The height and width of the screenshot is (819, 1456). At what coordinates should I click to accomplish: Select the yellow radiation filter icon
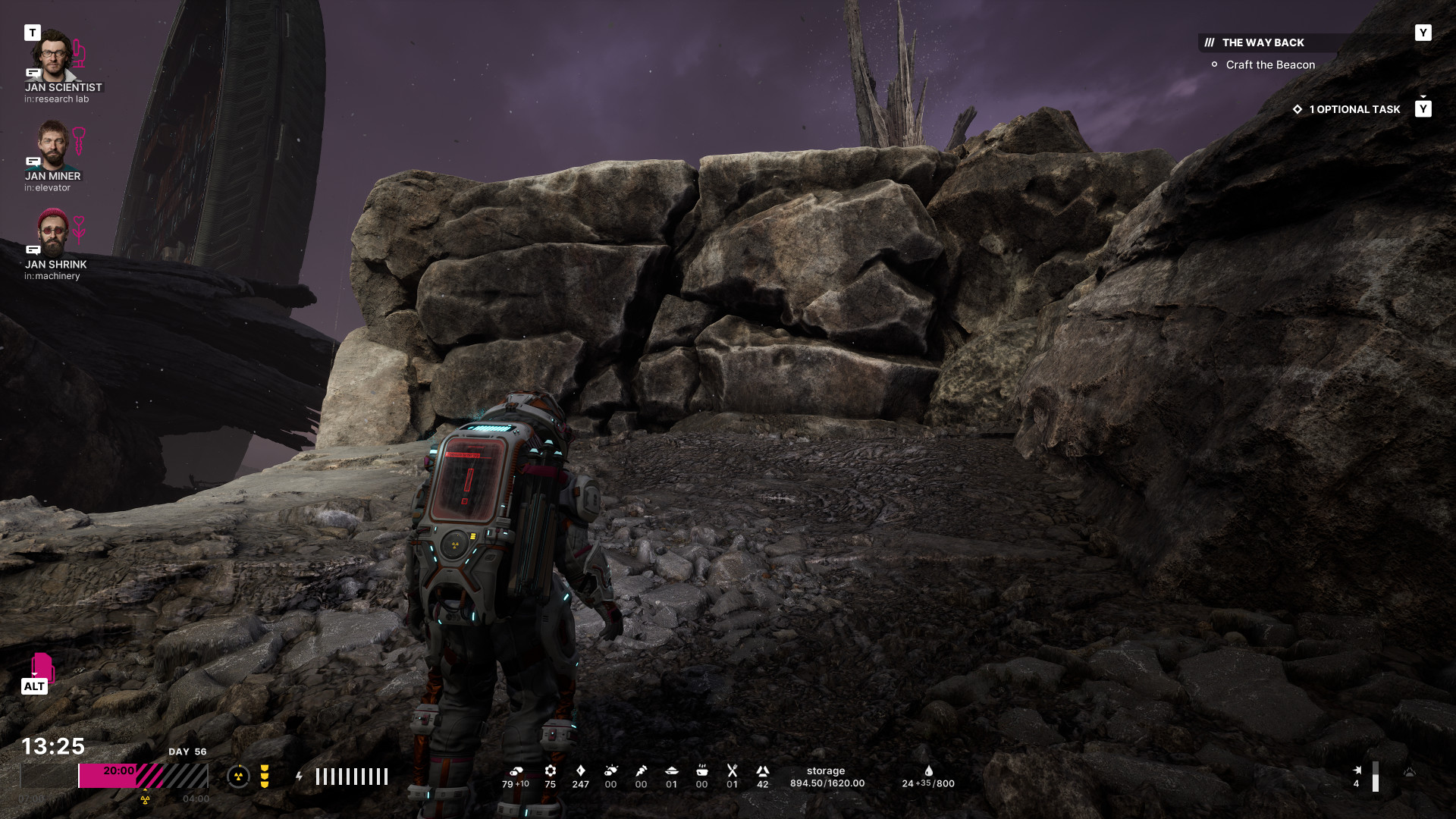pyautogui.click(x=265, y=777)
